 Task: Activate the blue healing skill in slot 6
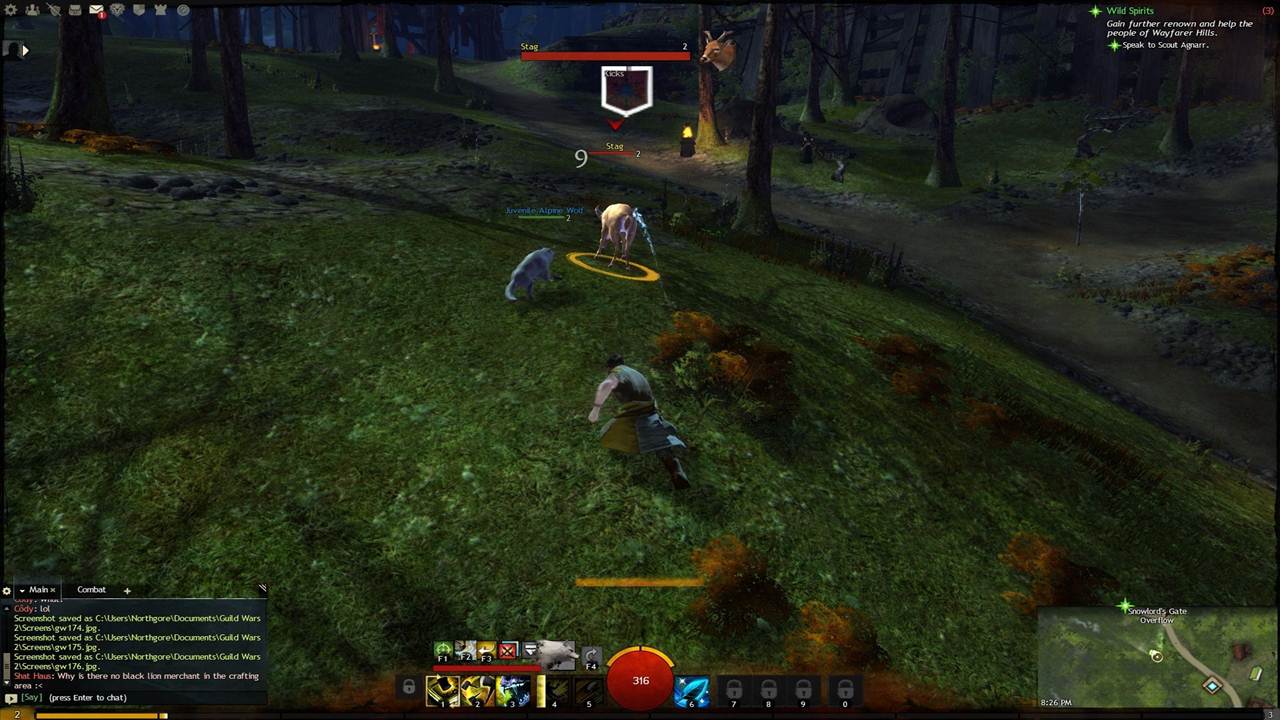[691, 690]
